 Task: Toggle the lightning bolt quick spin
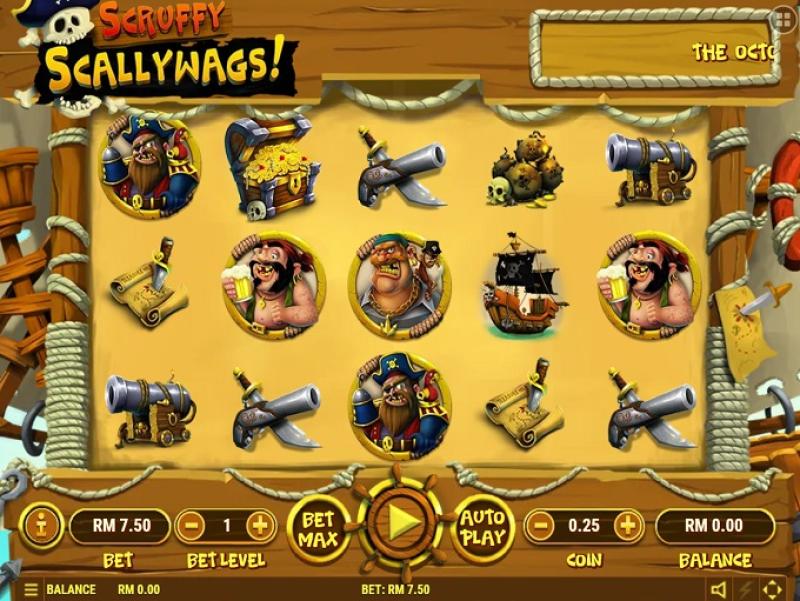click(x=745, y=589)
